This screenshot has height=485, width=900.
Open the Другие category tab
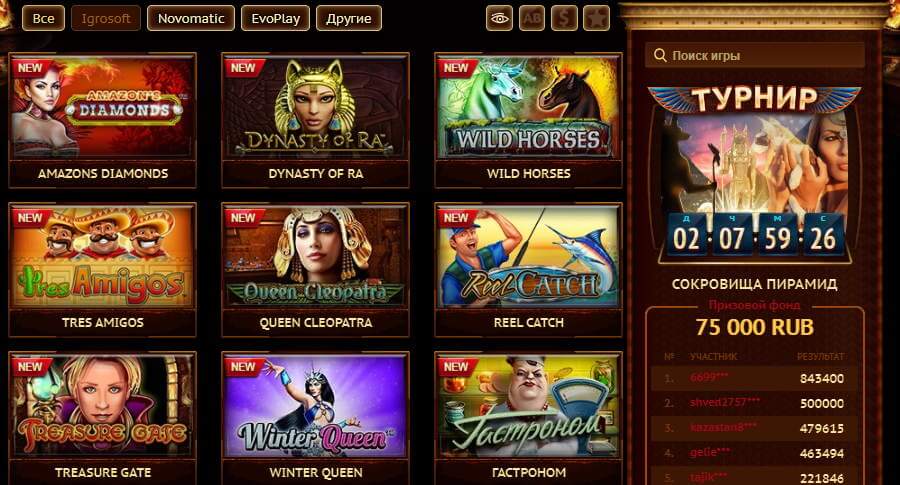(x=348, y=18)
